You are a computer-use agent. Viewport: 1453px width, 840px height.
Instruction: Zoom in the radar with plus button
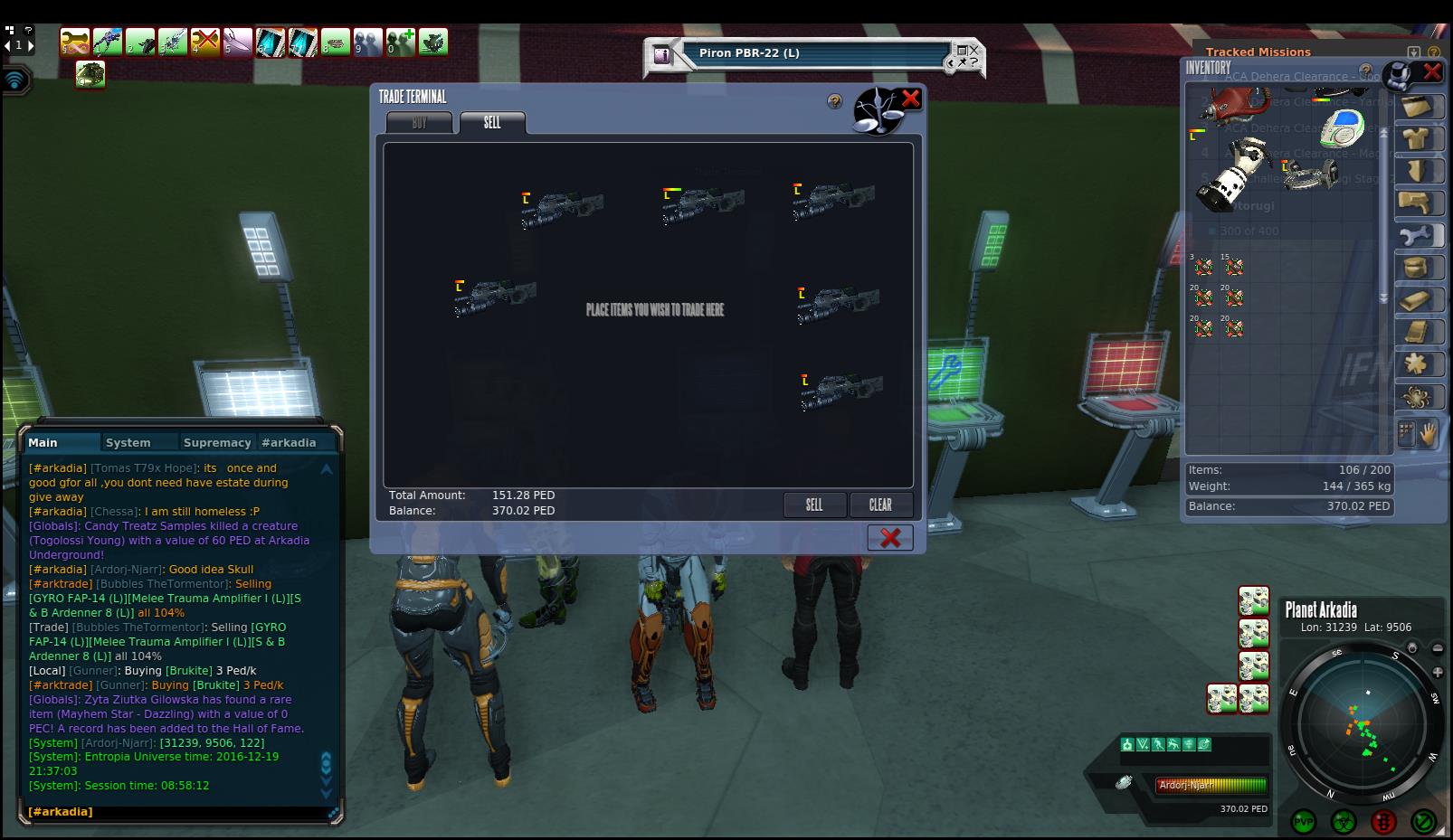pyautogui.click(x=1438, y=673)
